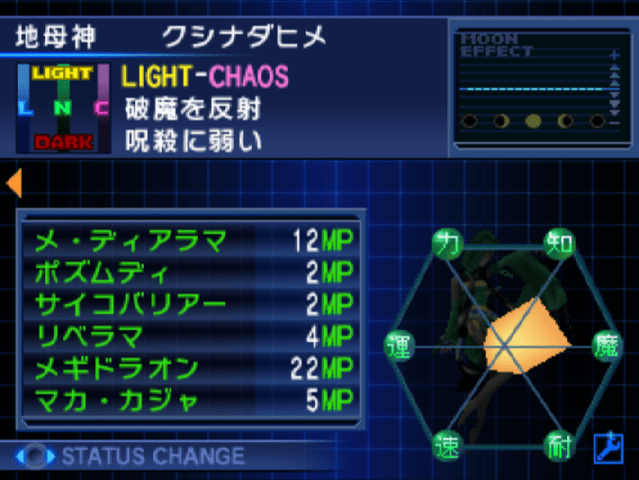This screenshot has height=480, width=639.
Task: Select the メギドラオン skill entry
Action: click(x=190, y=369)
